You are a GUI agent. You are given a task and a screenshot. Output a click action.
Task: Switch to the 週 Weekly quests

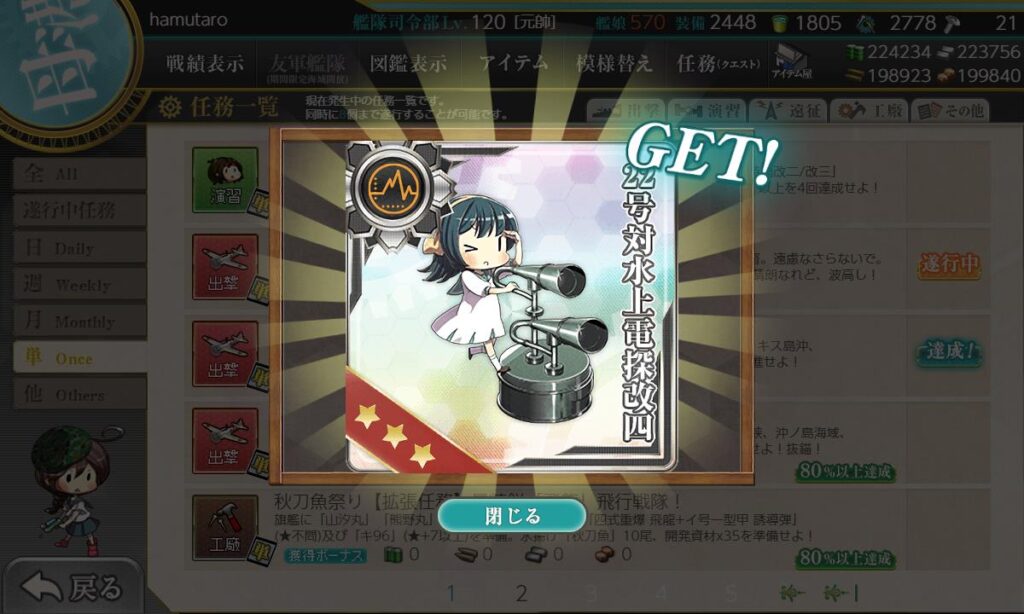(x=78, y=284)
